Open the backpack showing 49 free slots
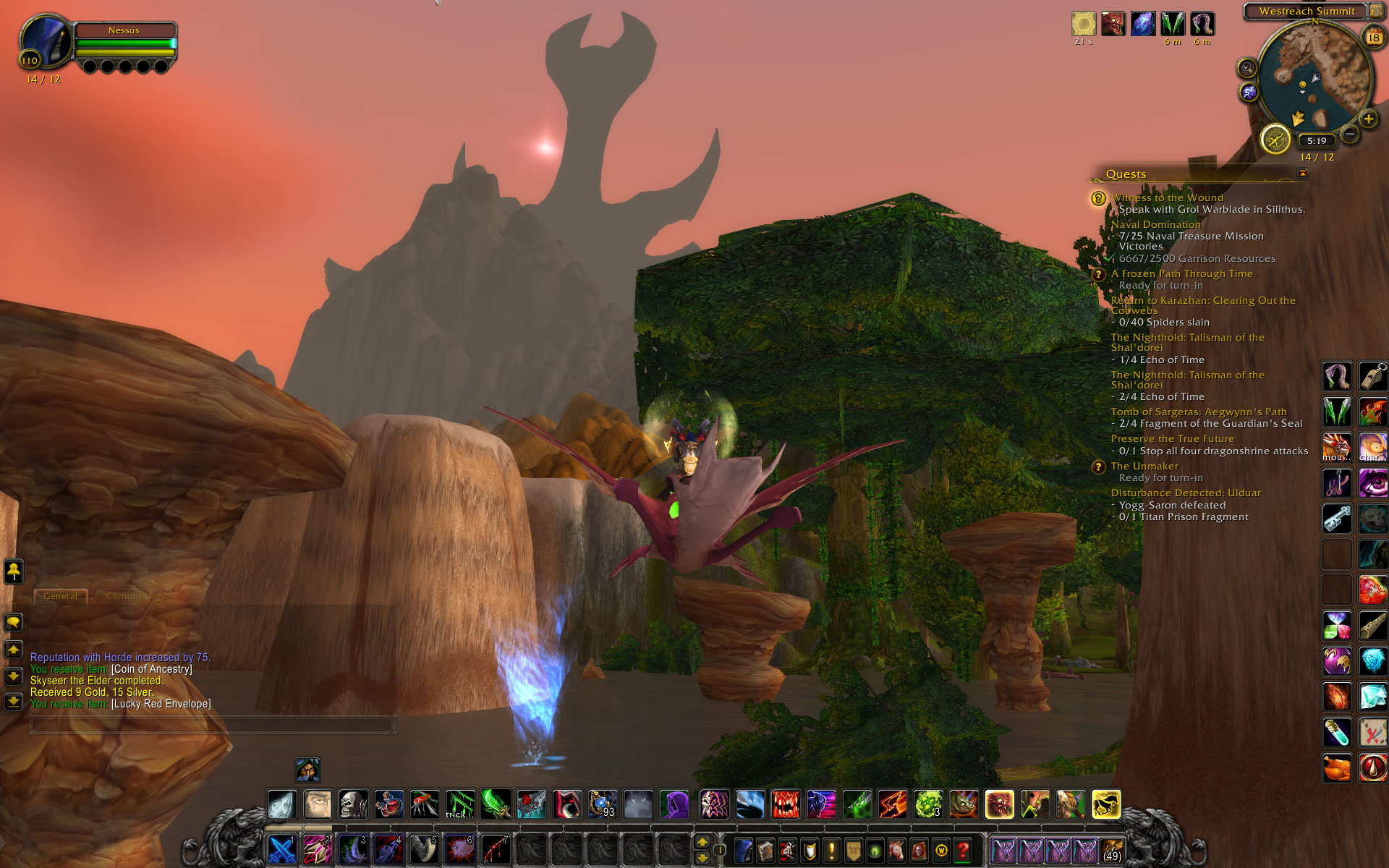The height and width of the screenshot is (868, 1389). pos(1111,851)
